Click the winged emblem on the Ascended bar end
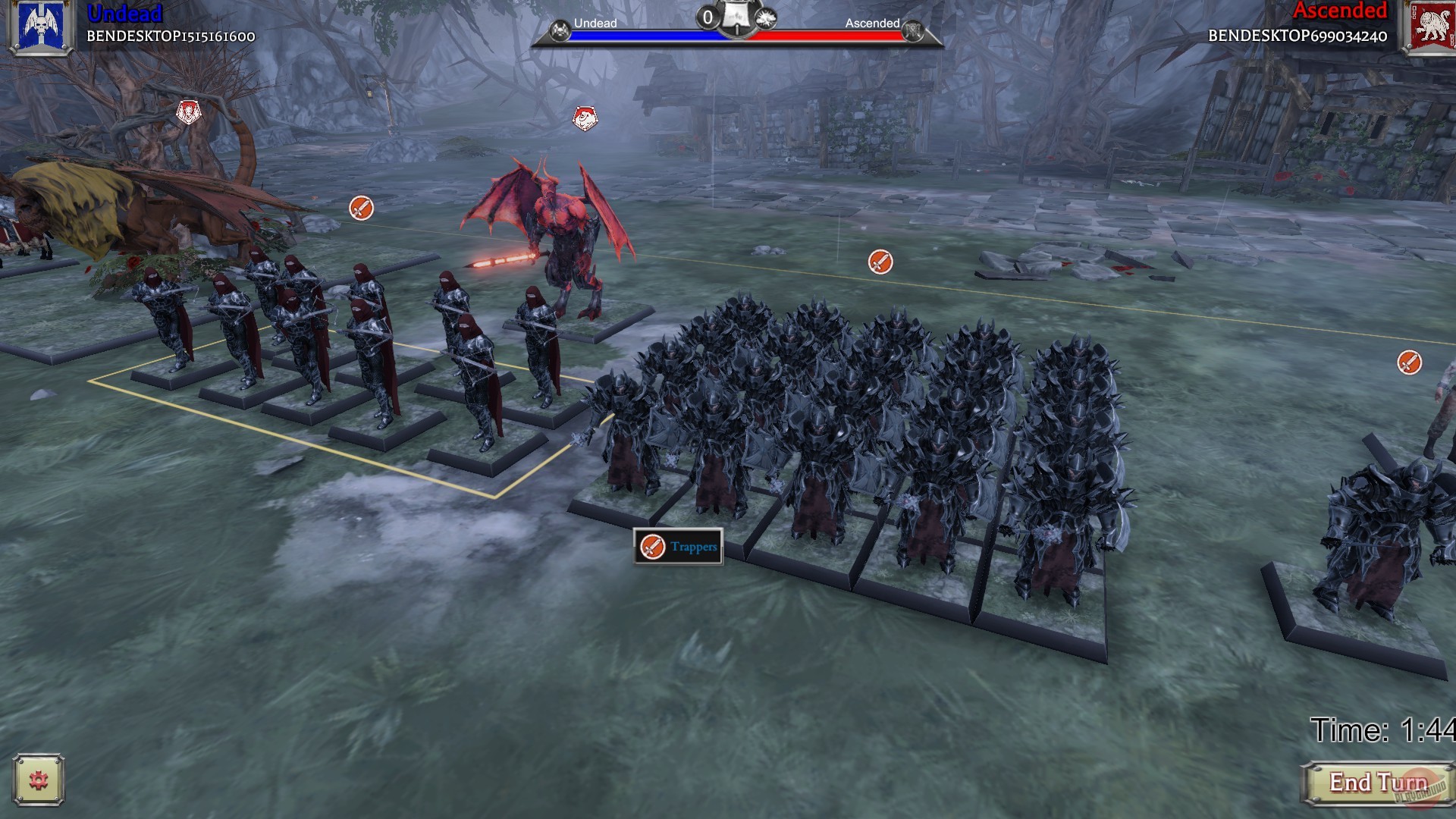 pos(915,32)
